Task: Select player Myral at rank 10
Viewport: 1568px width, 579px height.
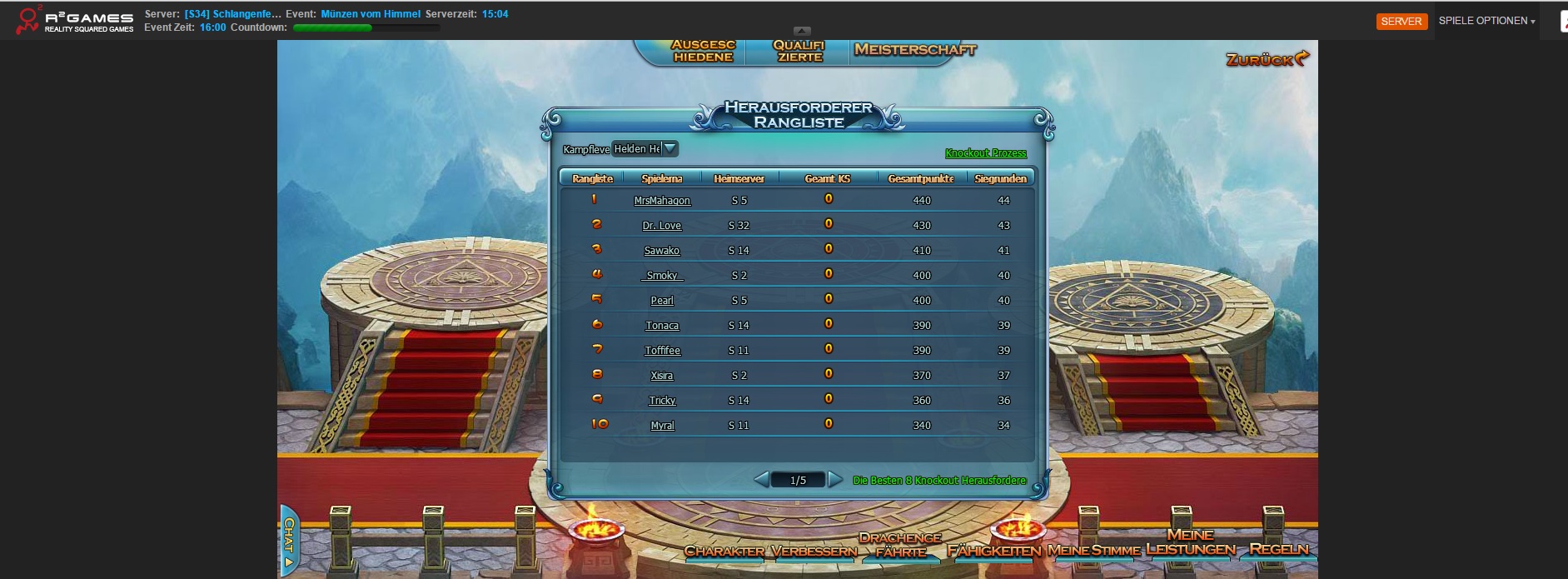Action: pyautogui.click(x=662, y=426)
